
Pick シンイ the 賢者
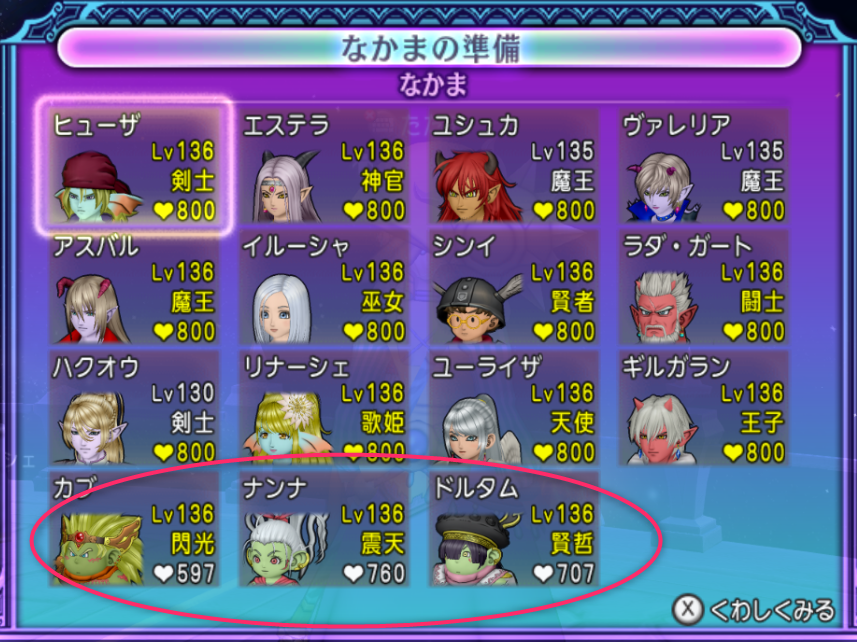point(514,288)
